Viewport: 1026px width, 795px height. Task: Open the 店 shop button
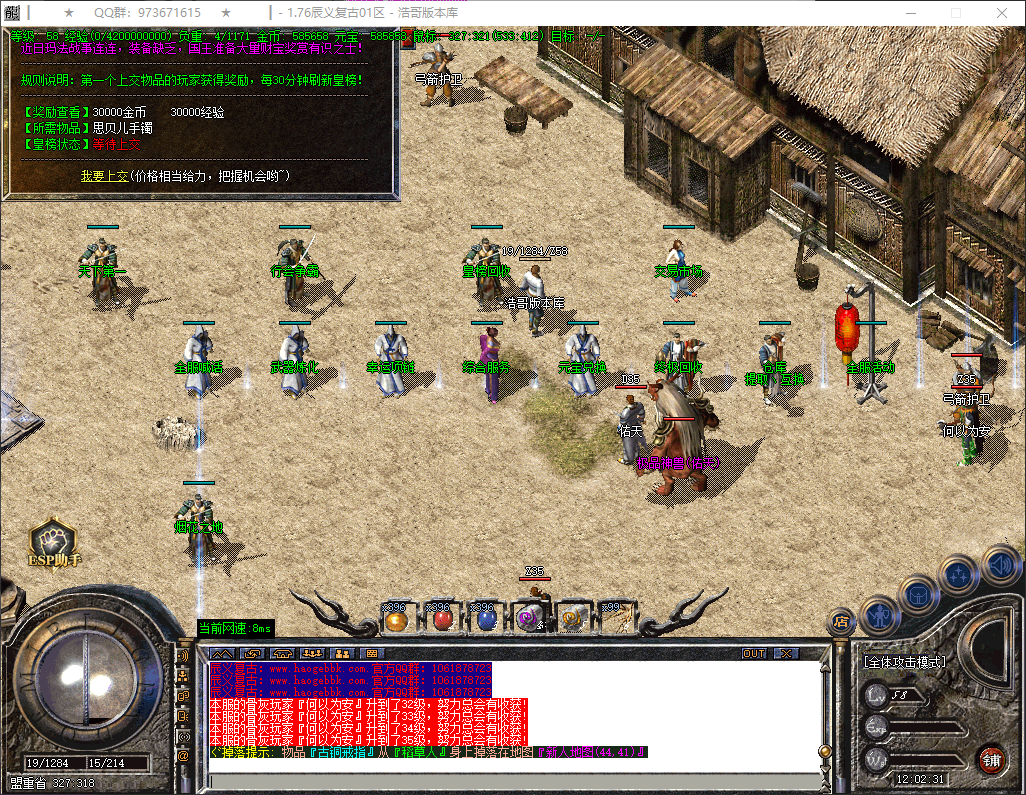(x=842, y=622)
